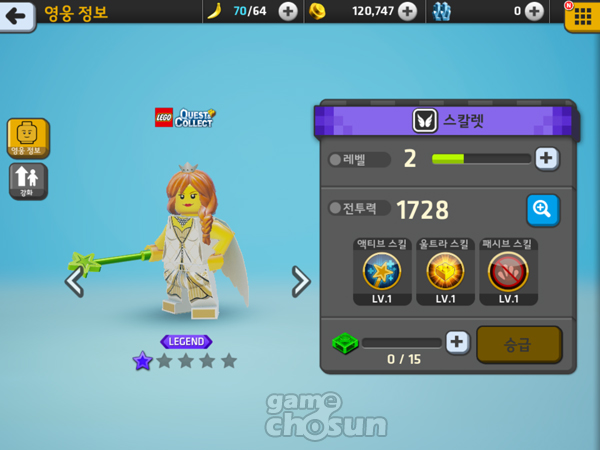Viewport: 600px width, 450px height.
Task: Select the 액티브 스킬 icon
Action: (382, 270)
